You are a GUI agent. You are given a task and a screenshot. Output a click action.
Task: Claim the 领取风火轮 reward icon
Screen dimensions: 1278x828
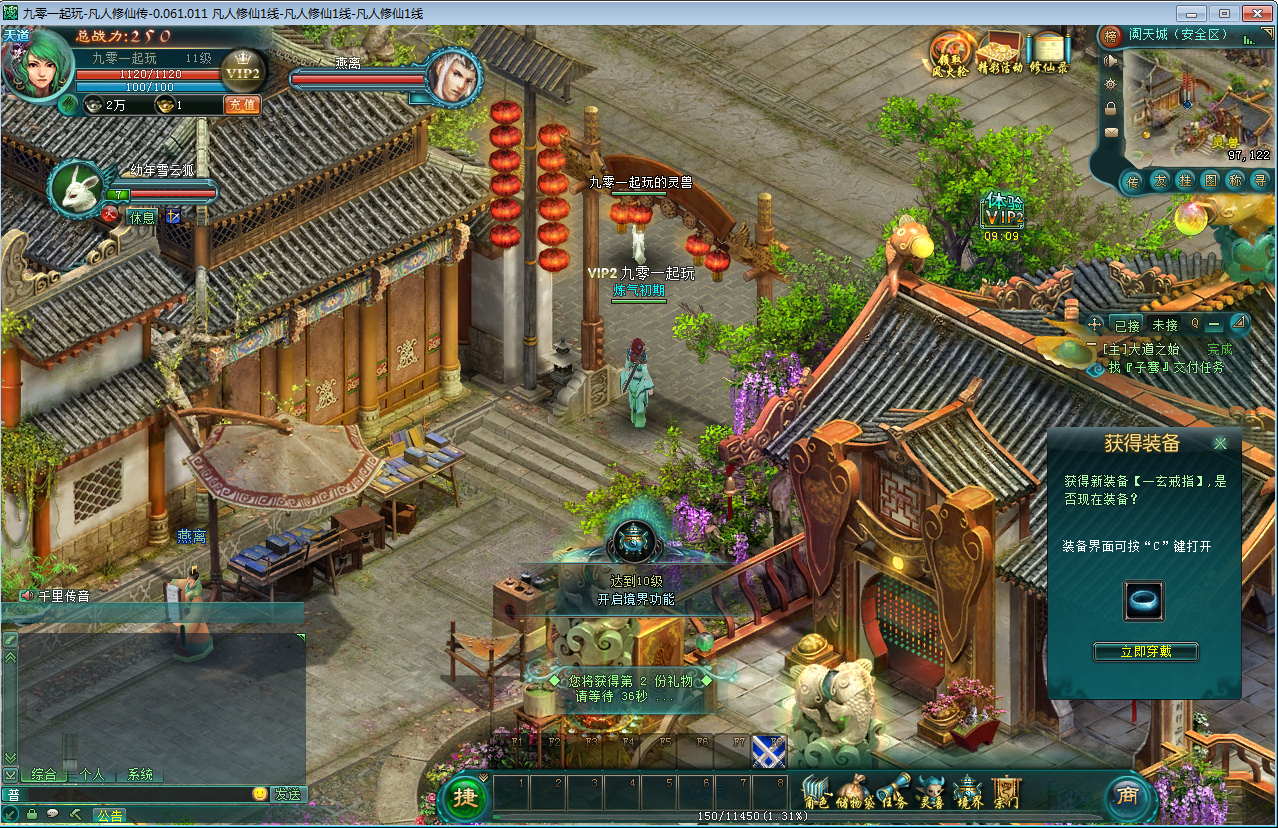click(950, 54)
